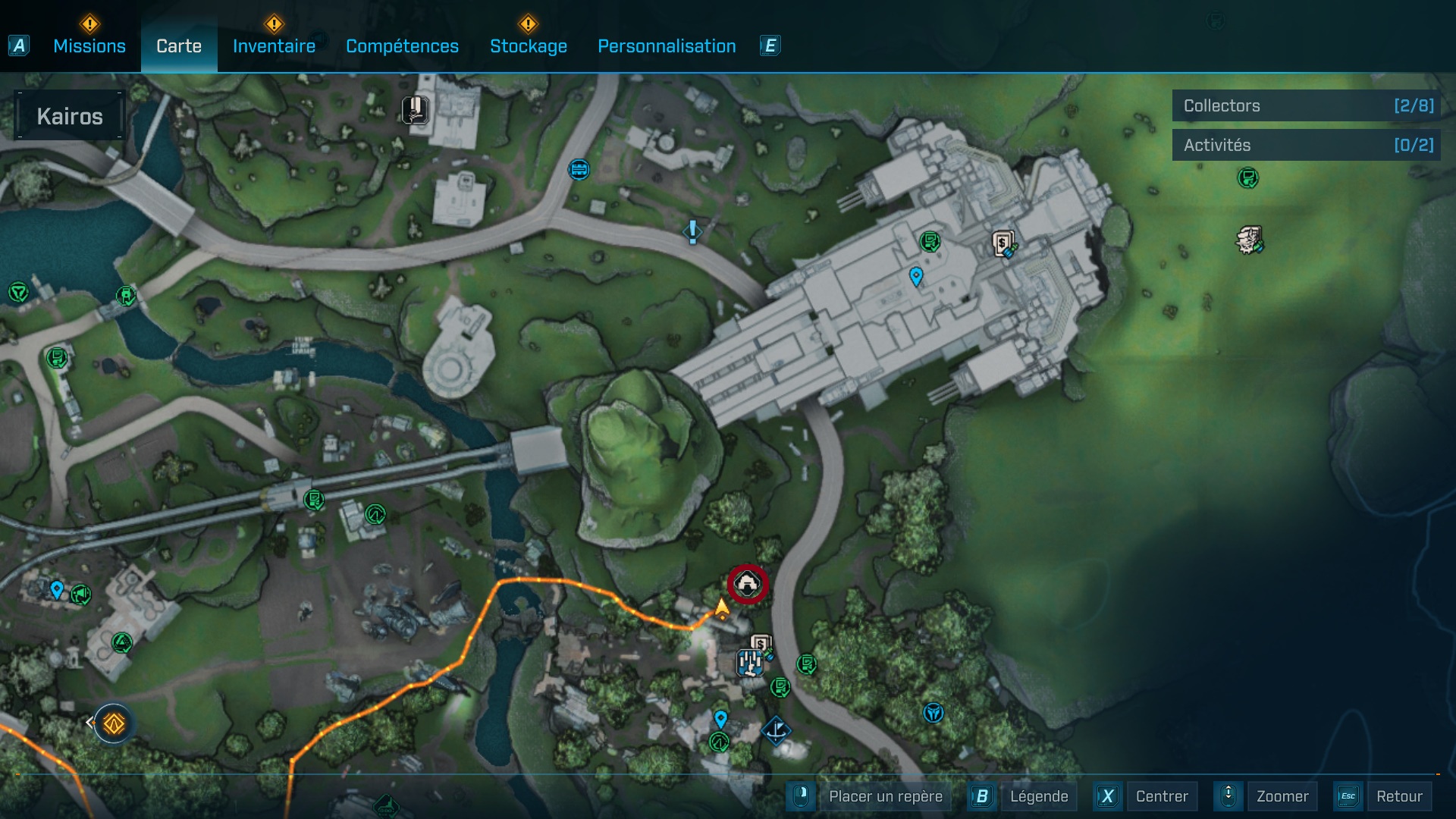1456x819 pixels.
Task: Select the Carte tab
Action: [x=179, y=46]
